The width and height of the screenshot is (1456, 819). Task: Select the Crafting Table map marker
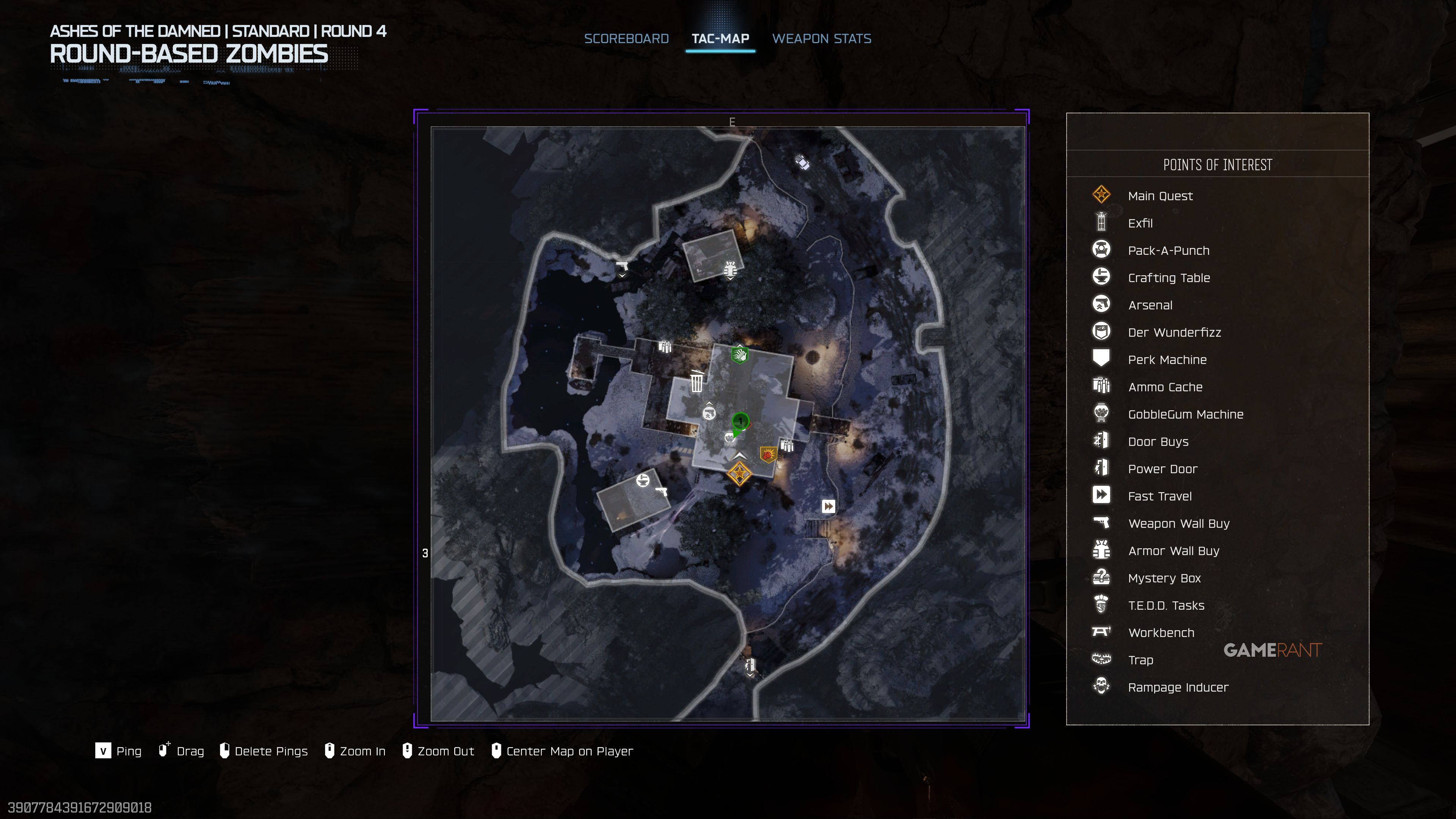click(643, 480)
